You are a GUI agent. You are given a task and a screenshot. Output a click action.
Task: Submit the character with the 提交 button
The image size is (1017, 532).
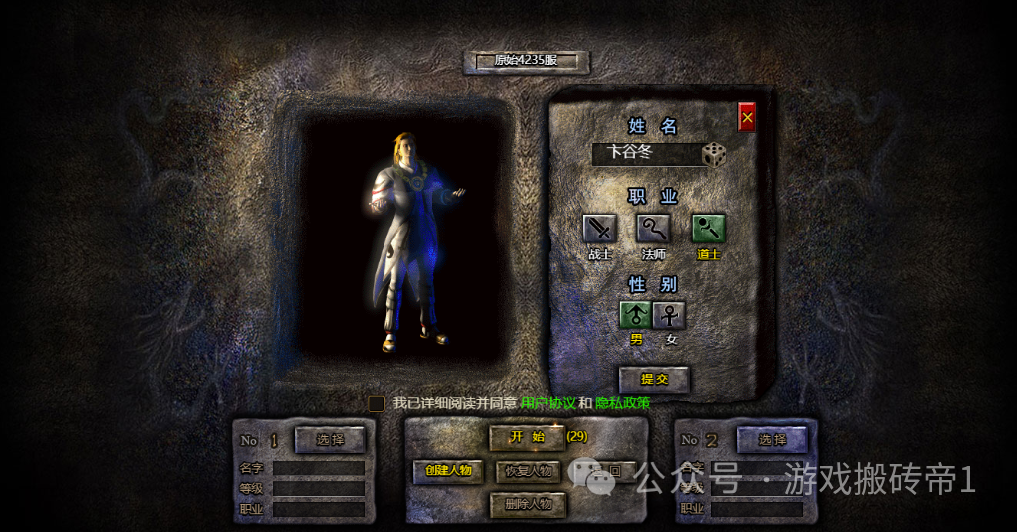click(654, 379)
